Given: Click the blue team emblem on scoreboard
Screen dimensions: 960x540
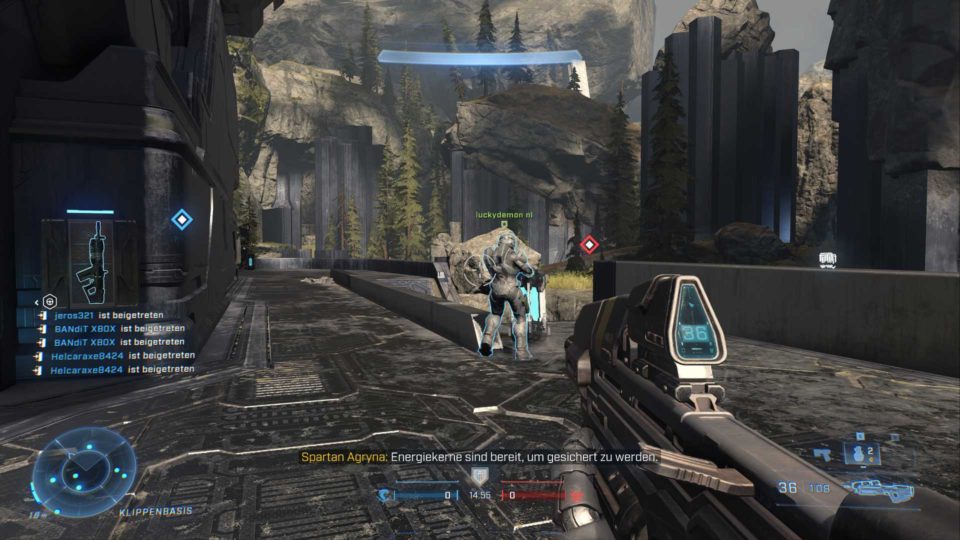Looking at the screenshot, I should pyautogui.click(x=384, y=494).
